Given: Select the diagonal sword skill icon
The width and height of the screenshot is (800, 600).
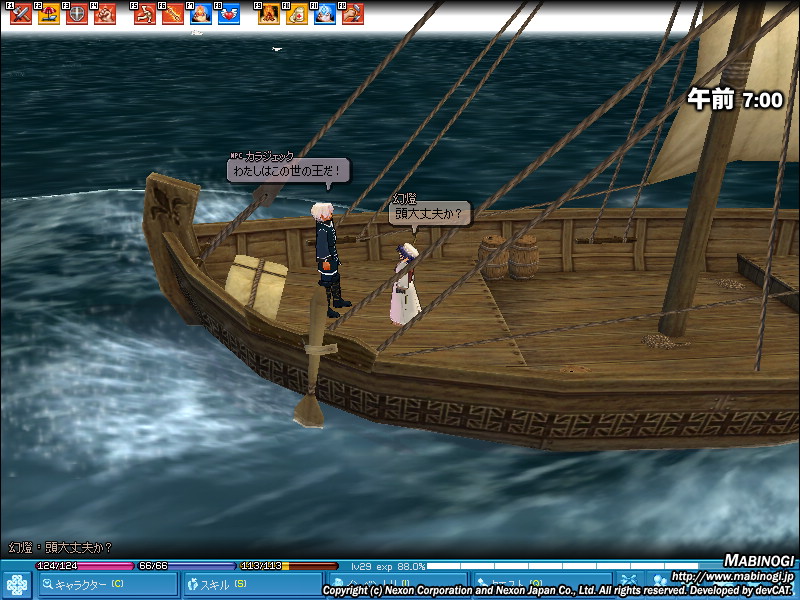Looking at the screenshot, I should (x=173, y=15).
